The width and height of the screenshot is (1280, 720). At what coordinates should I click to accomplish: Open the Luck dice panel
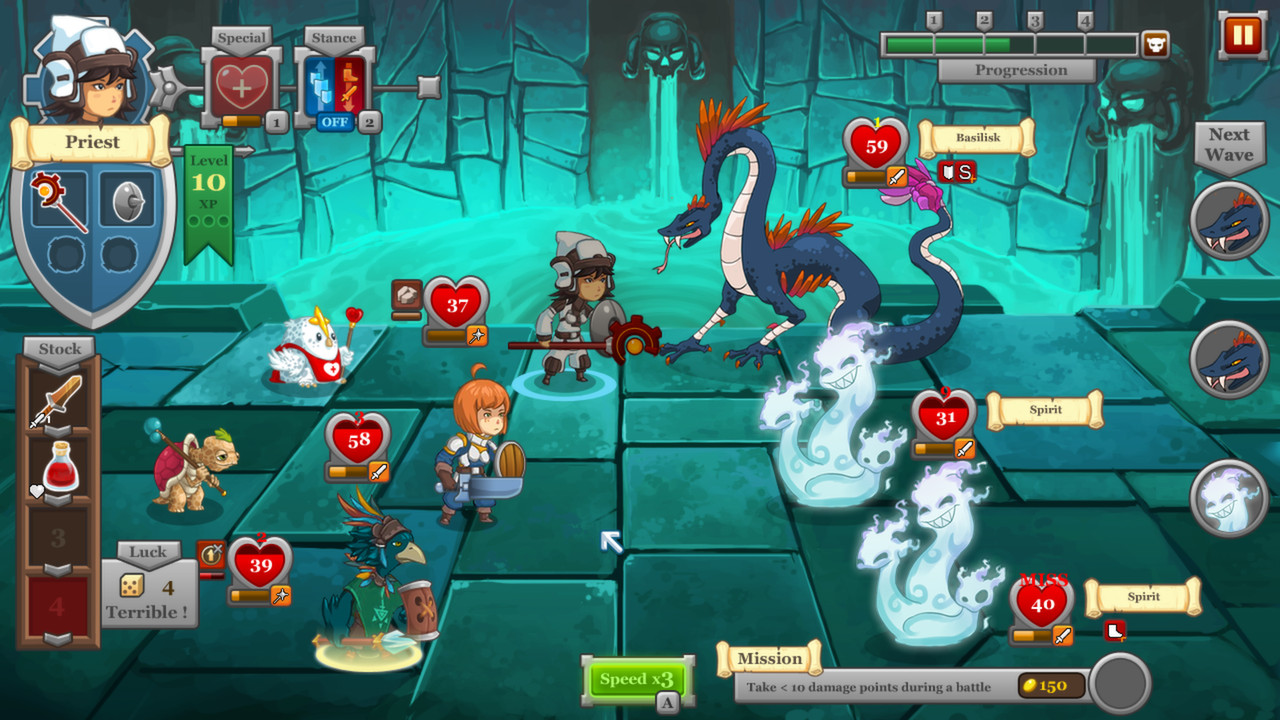coord(147,580)
